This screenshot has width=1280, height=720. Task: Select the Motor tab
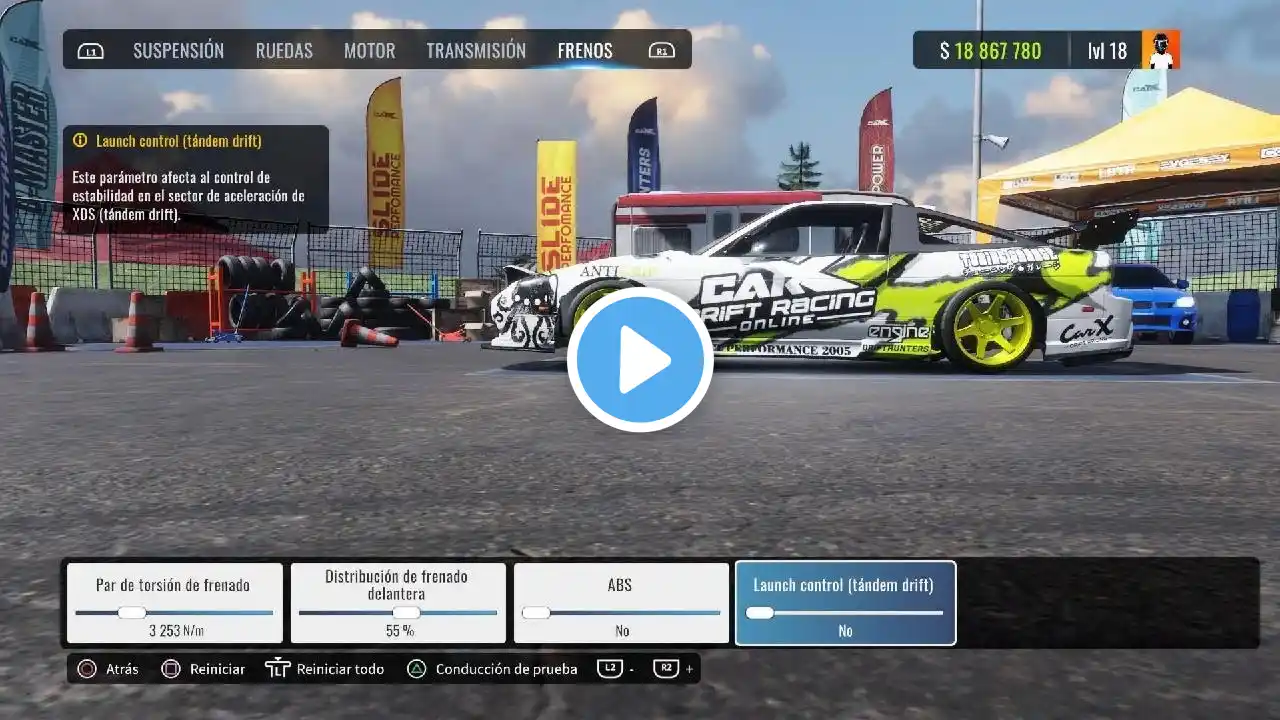click(369, 50)
